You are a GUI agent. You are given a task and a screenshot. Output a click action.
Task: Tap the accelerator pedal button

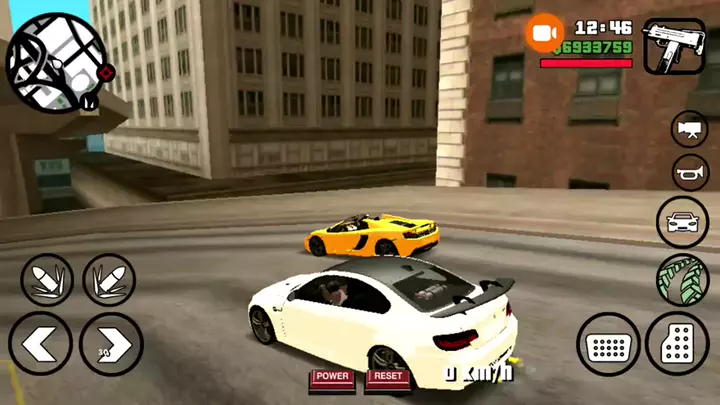(677, 342)
